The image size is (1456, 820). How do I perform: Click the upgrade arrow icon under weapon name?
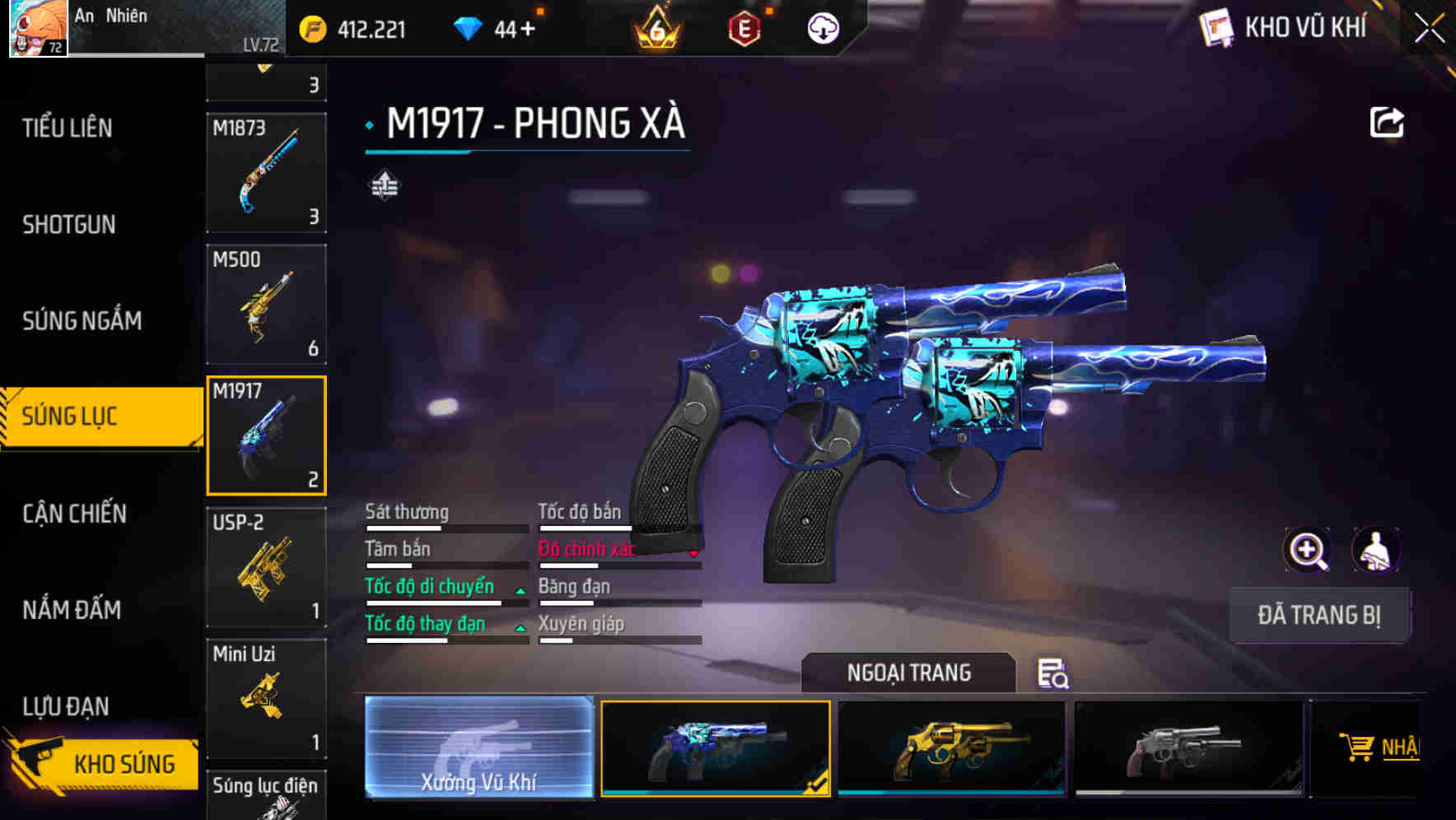[384, 184]
